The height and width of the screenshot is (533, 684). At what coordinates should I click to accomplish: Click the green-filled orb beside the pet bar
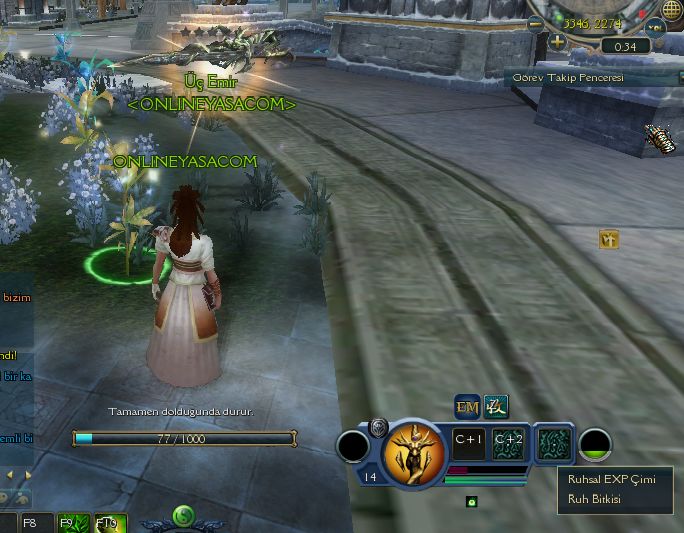[596, 445]
